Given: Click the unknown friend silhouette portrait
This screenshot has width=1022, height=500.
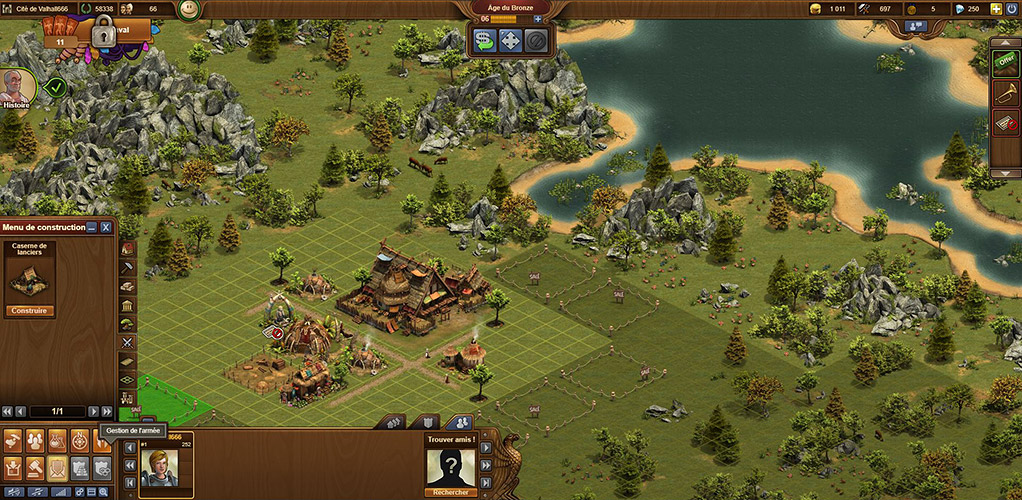Looking at the screenshot, I should pyautogui.click(x=450, y=466).
